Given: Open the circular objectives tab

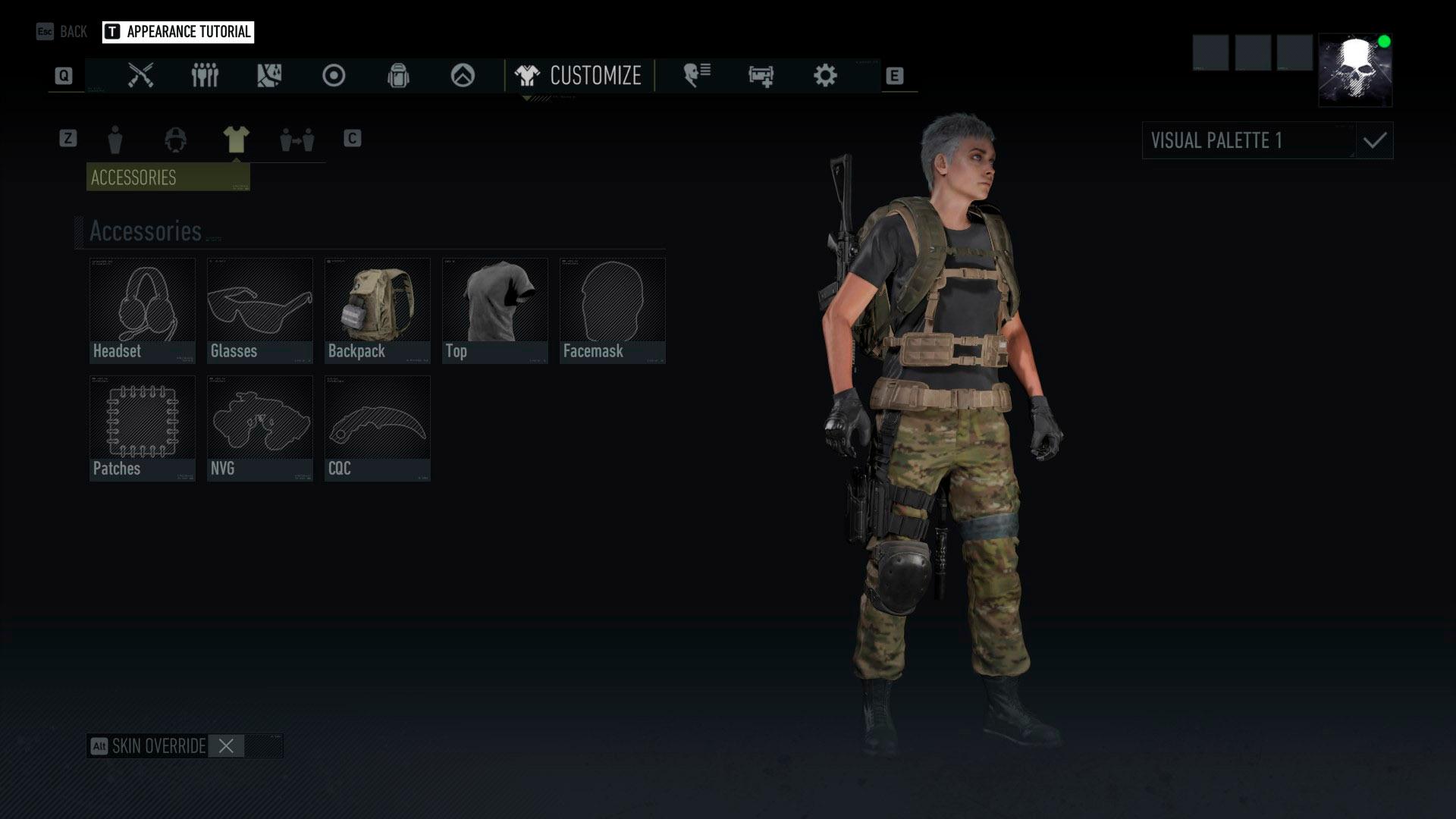Looking at the screenshot, I should pos(334,76).
